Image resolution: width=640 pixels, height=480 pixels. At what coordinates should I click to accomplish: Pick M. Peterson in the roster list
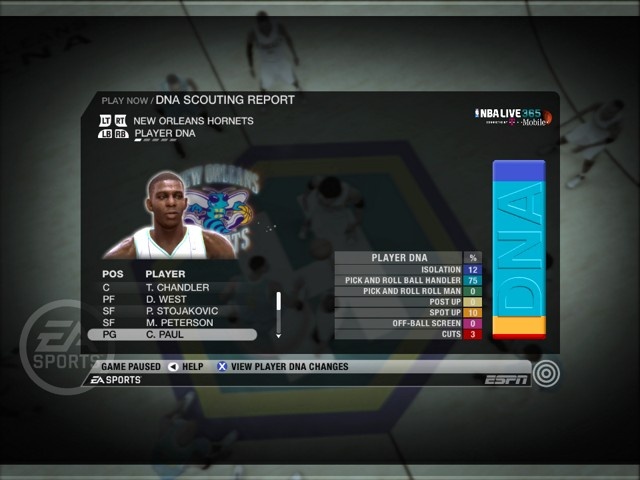(x=178, y=323)
